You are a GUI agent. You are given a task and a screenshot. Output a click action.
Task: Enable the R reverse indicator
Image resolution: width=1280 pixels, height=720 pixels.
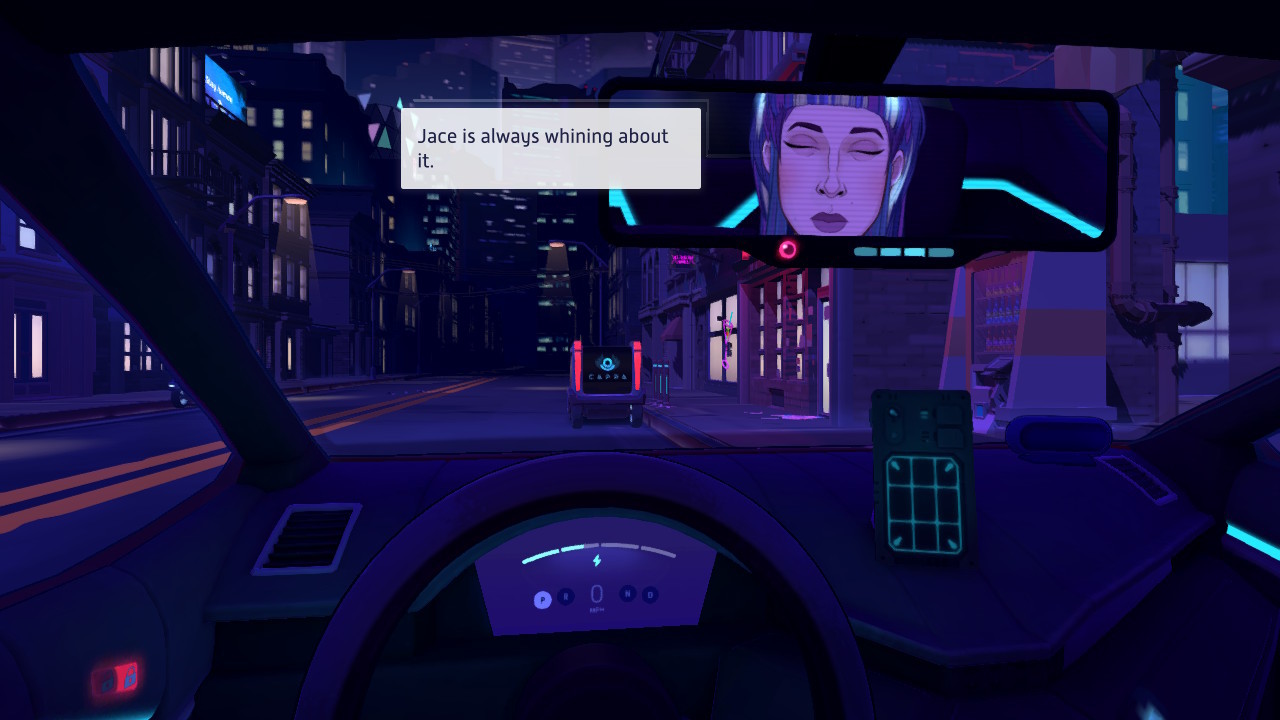tap(566, 598)
